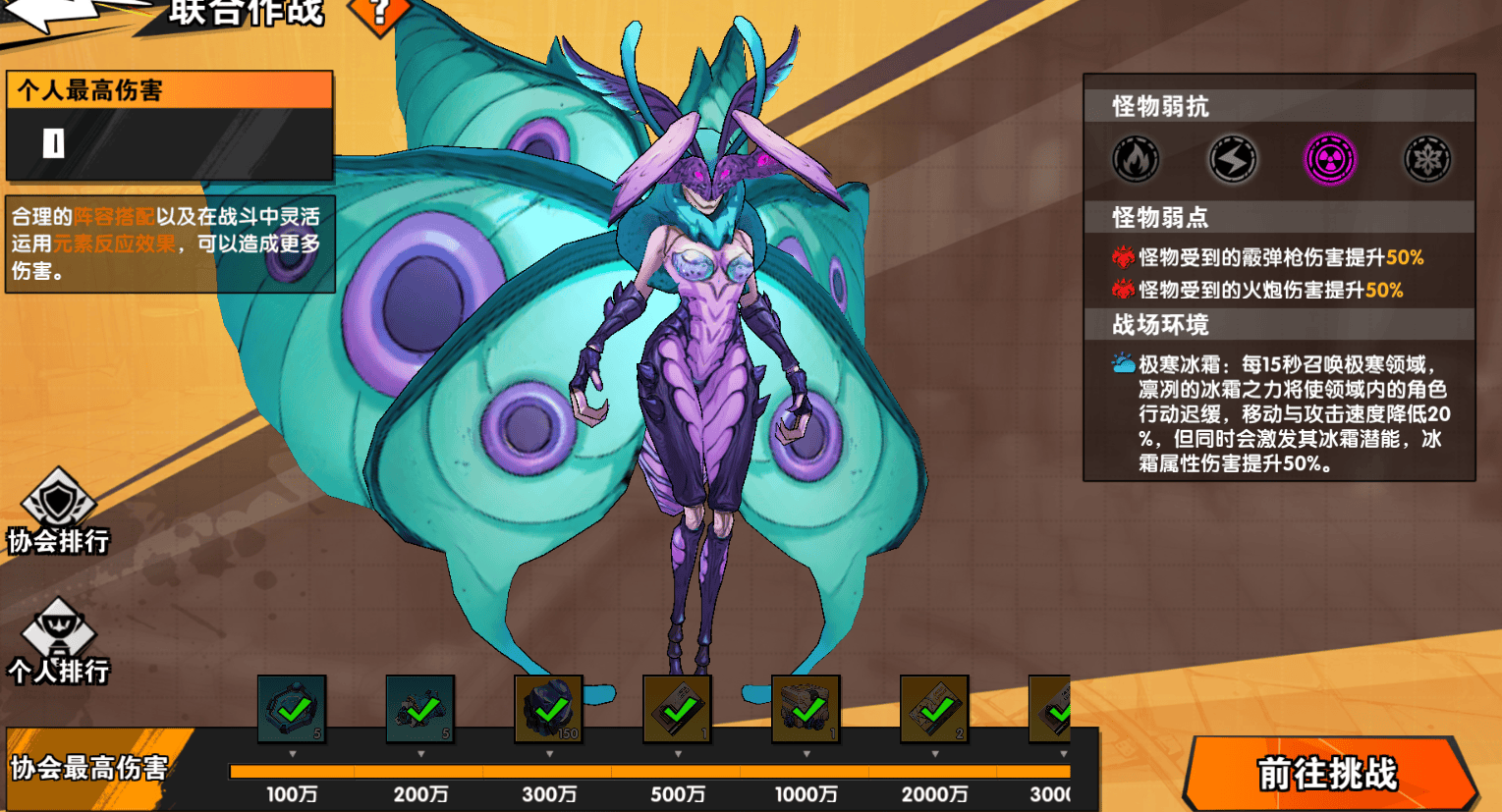View the 1000万 damage reward item

coord(807,708)
